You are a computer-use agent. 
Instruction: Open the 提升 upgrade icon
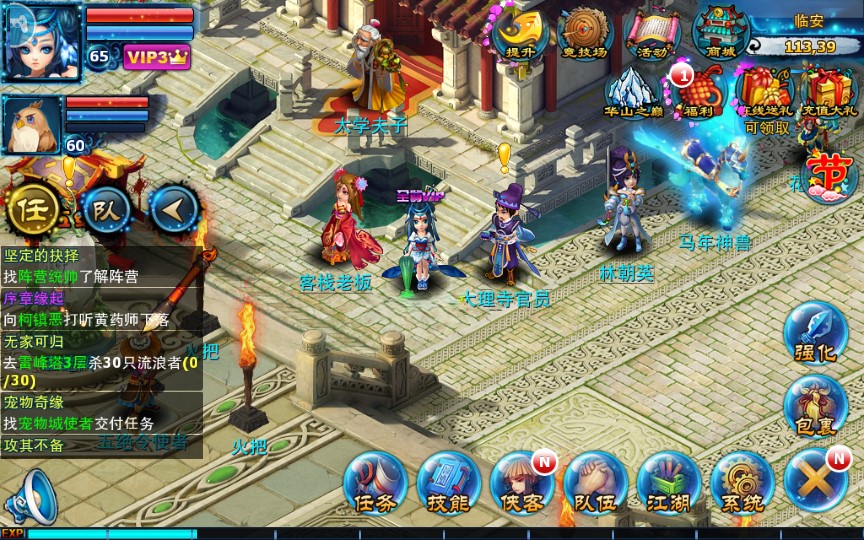pyautogui.click(x=520, y=34)
